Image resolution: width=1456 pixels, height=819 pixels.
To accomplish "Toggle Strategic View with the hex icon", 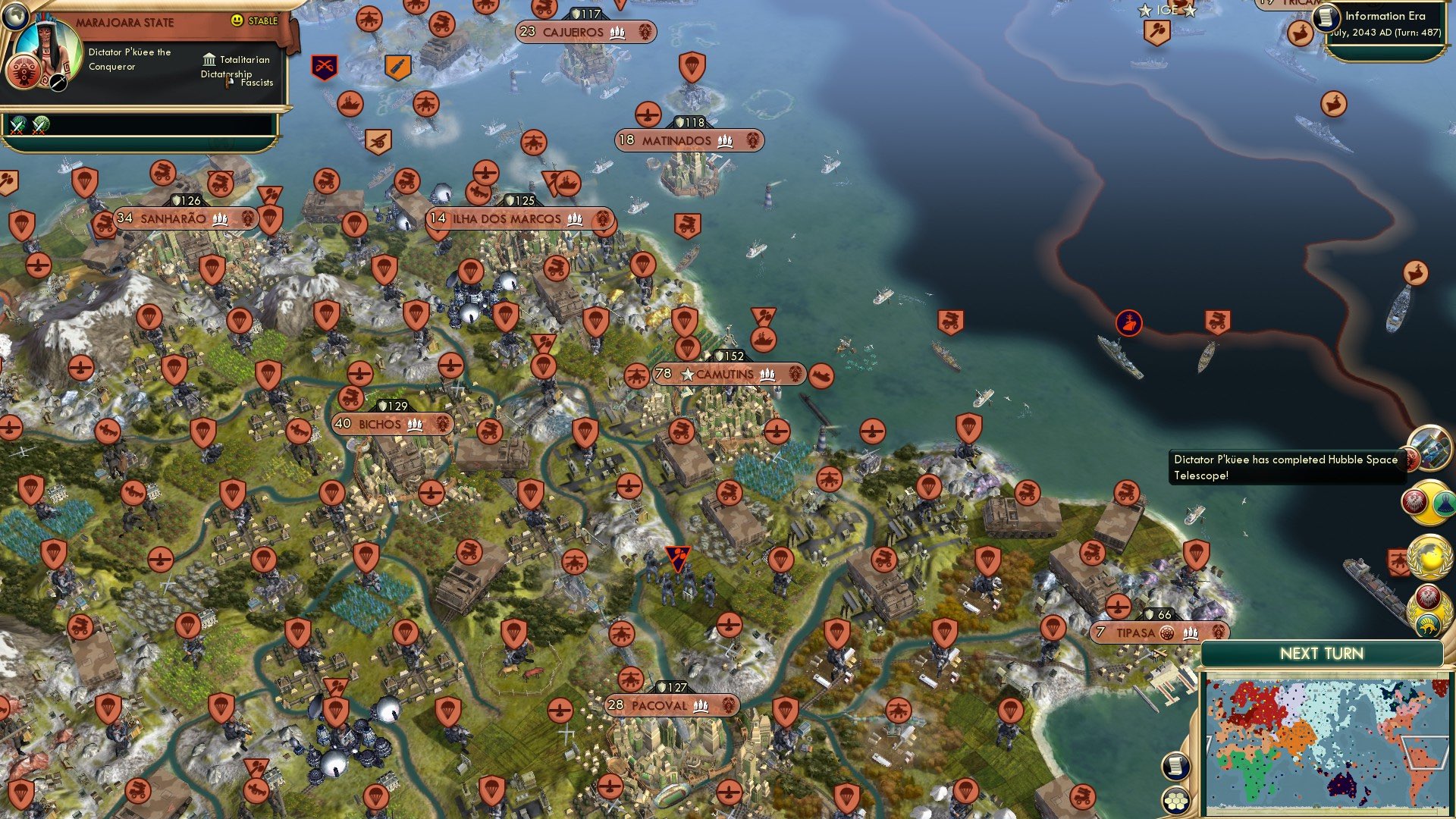I will click(x=1178, y=802).
